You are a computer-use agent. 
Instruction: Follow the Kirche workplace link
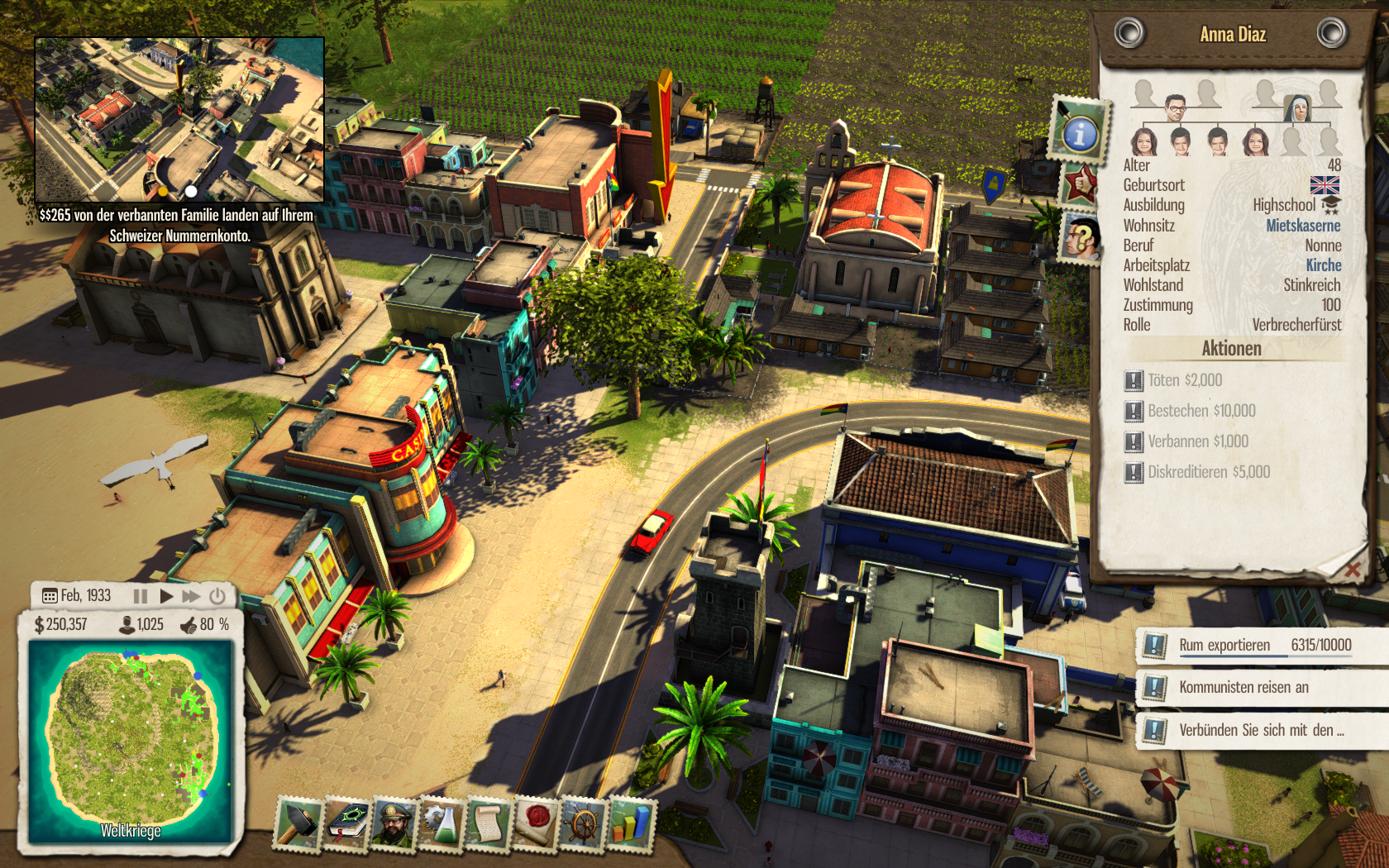click(1323, 265)
